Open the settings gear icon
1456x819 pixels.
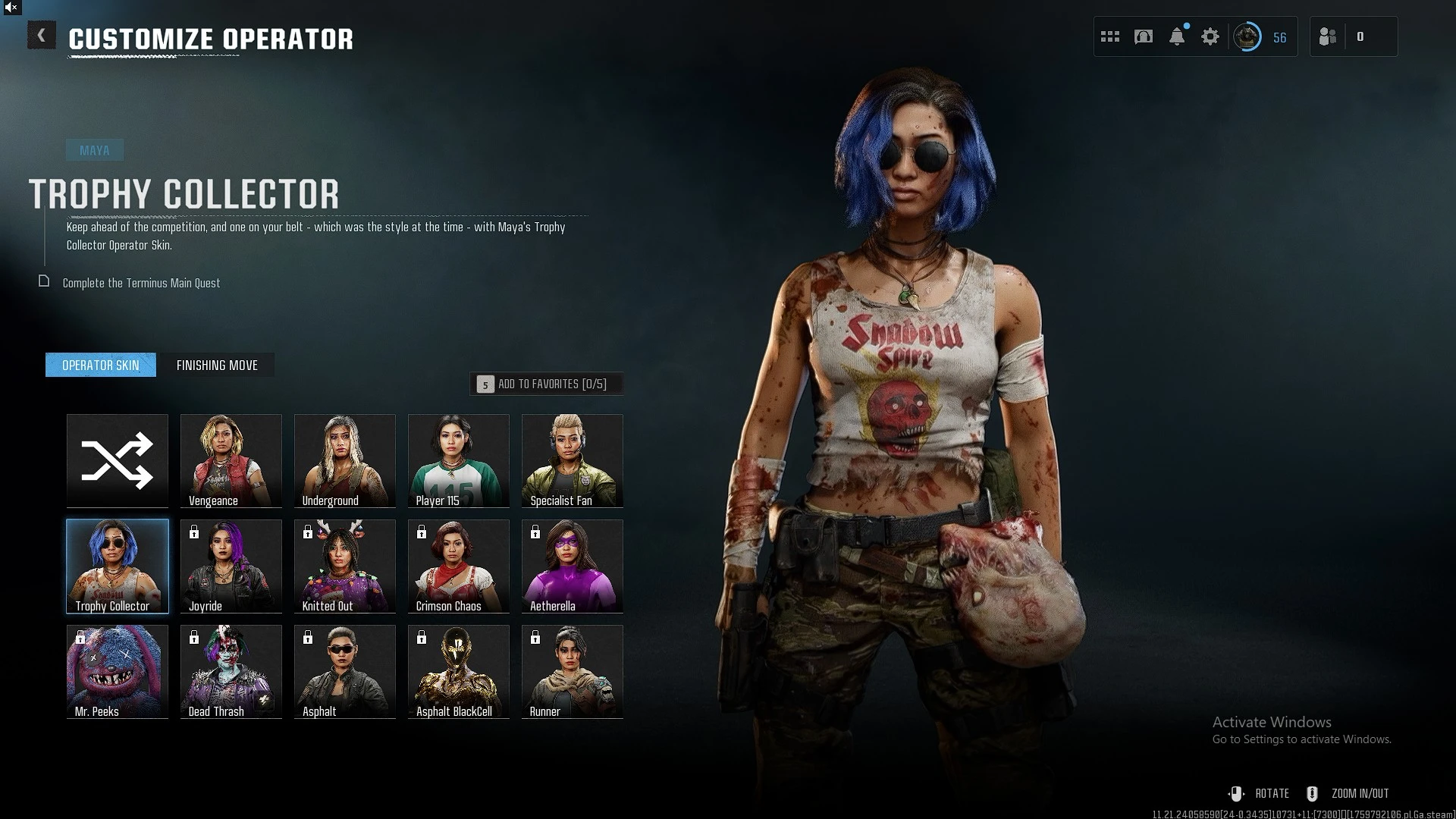click(1210, 36)
